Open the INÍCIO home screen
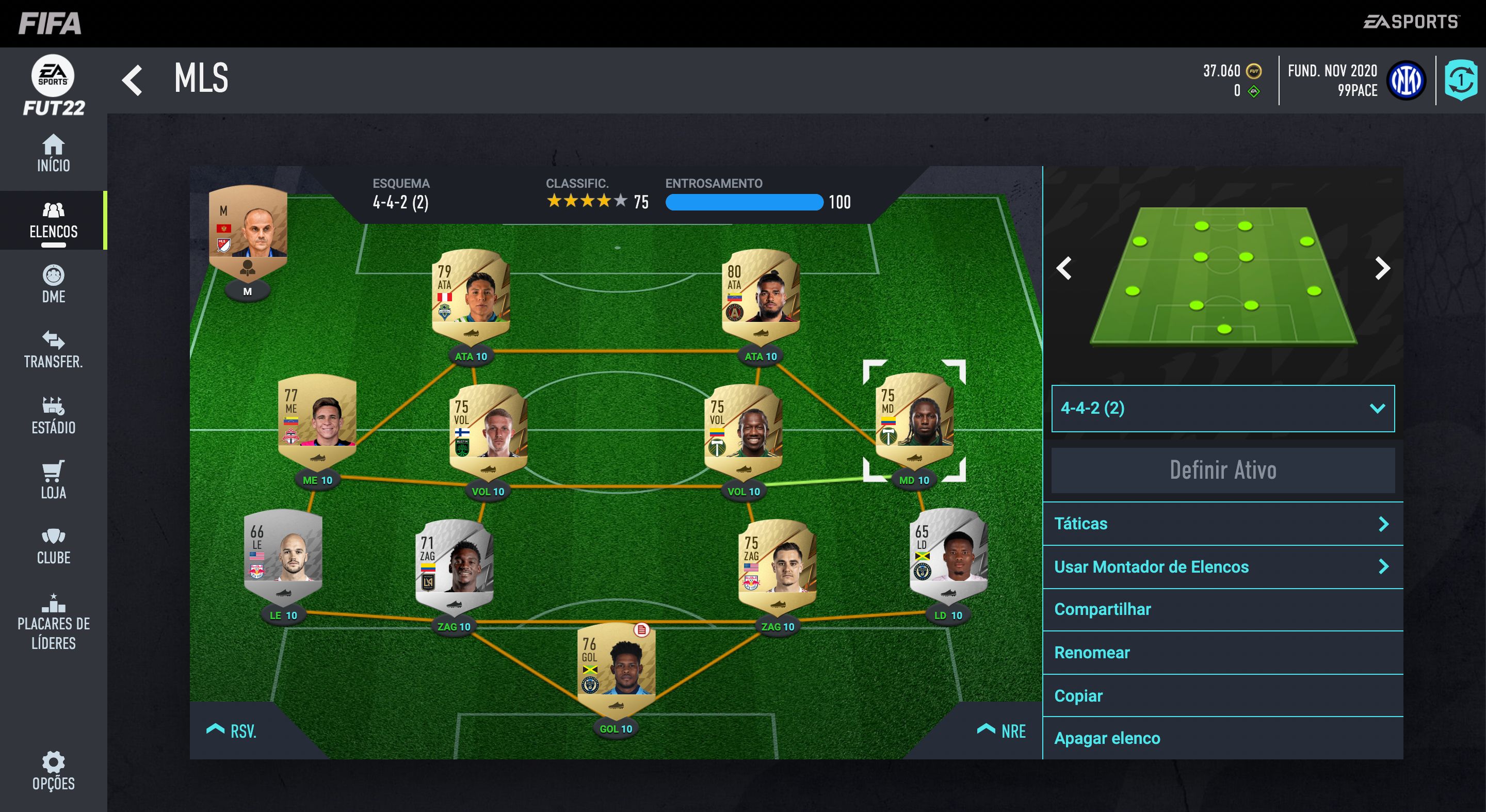 [54, 155]
